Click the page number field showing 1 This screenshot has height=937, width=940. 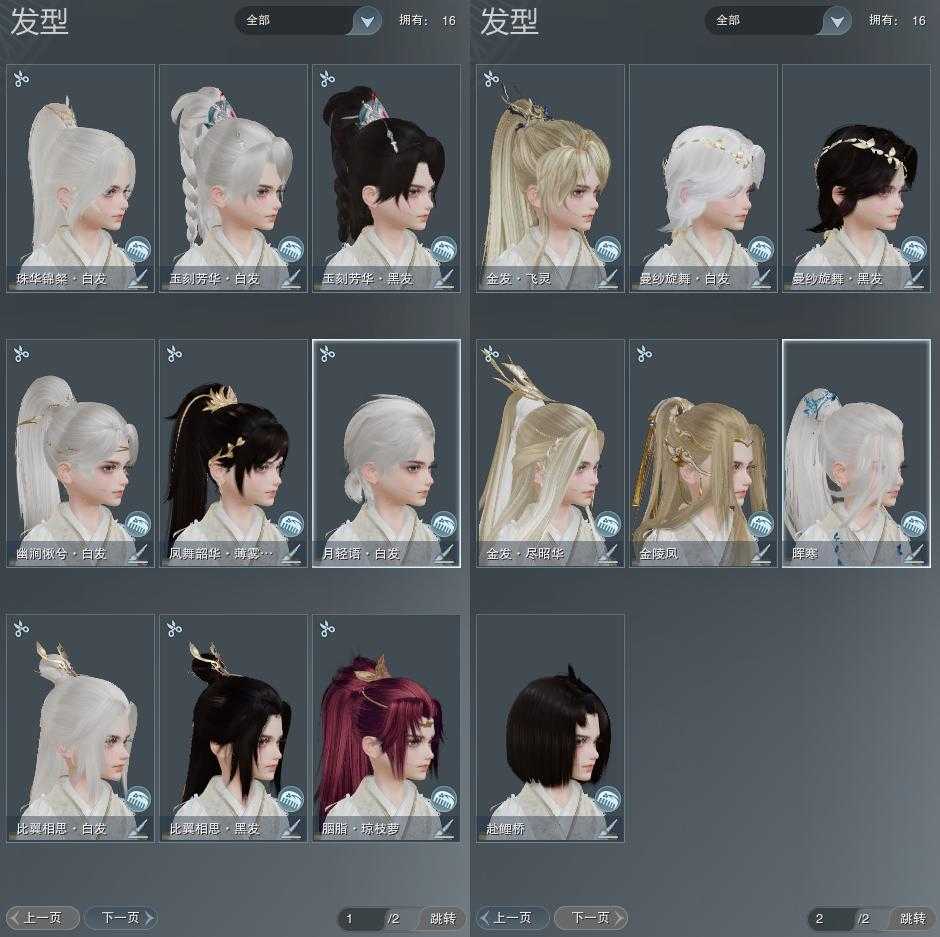tap(358, 918)
